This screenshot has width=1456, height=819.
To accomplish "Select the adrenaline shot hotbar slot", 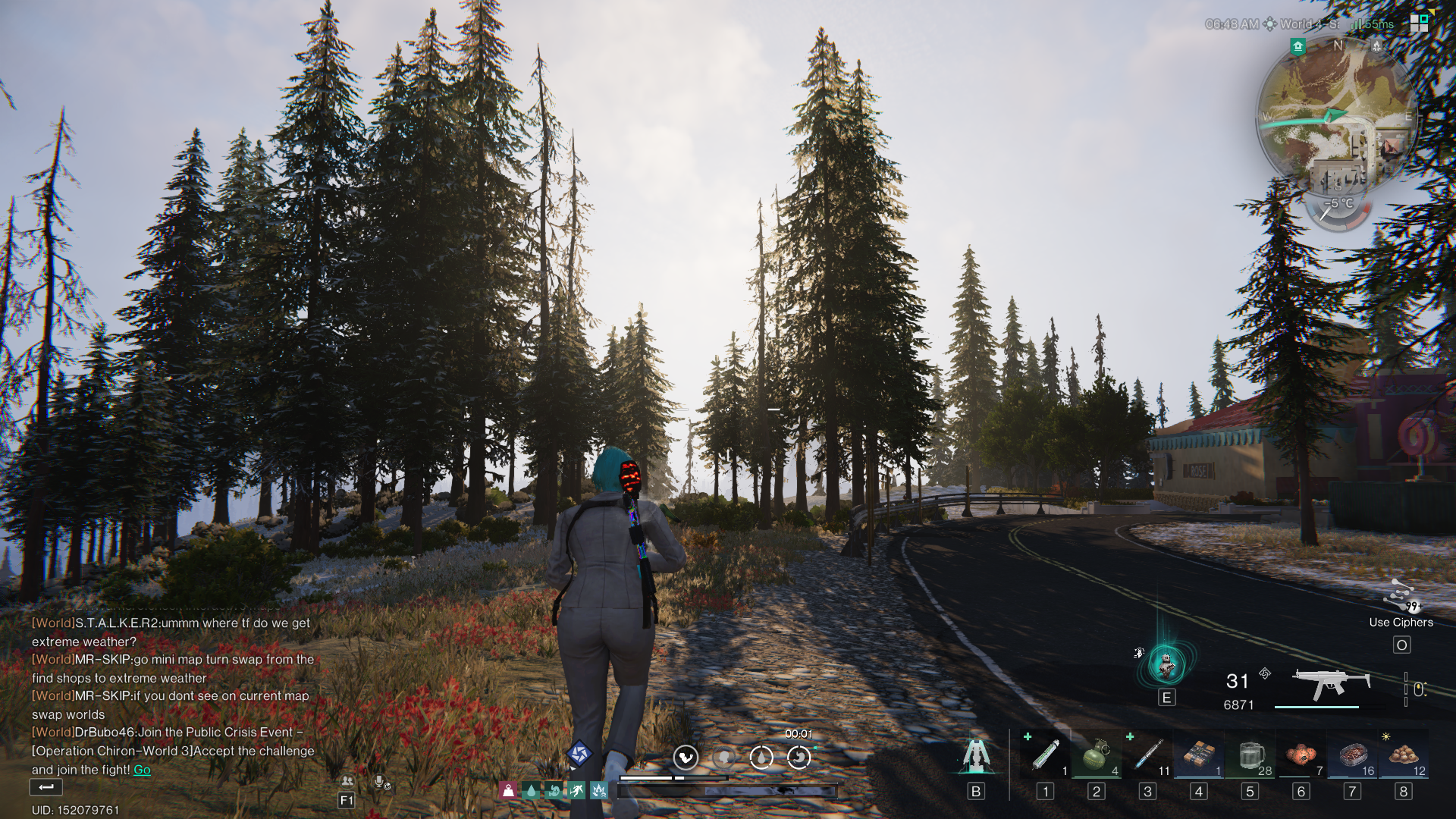I will (1045, 755).
